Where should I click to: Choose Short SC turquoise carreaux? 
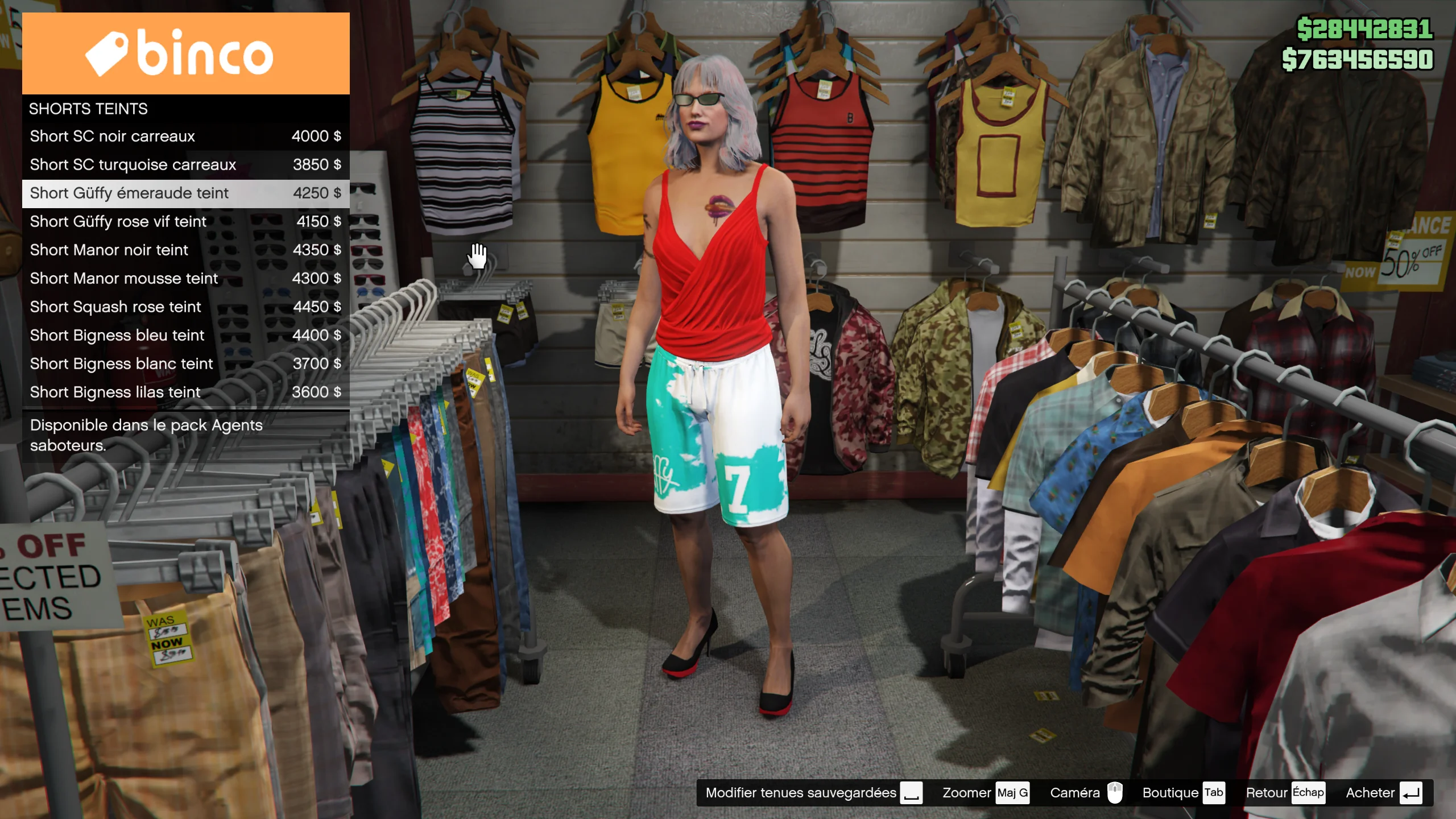185,165
